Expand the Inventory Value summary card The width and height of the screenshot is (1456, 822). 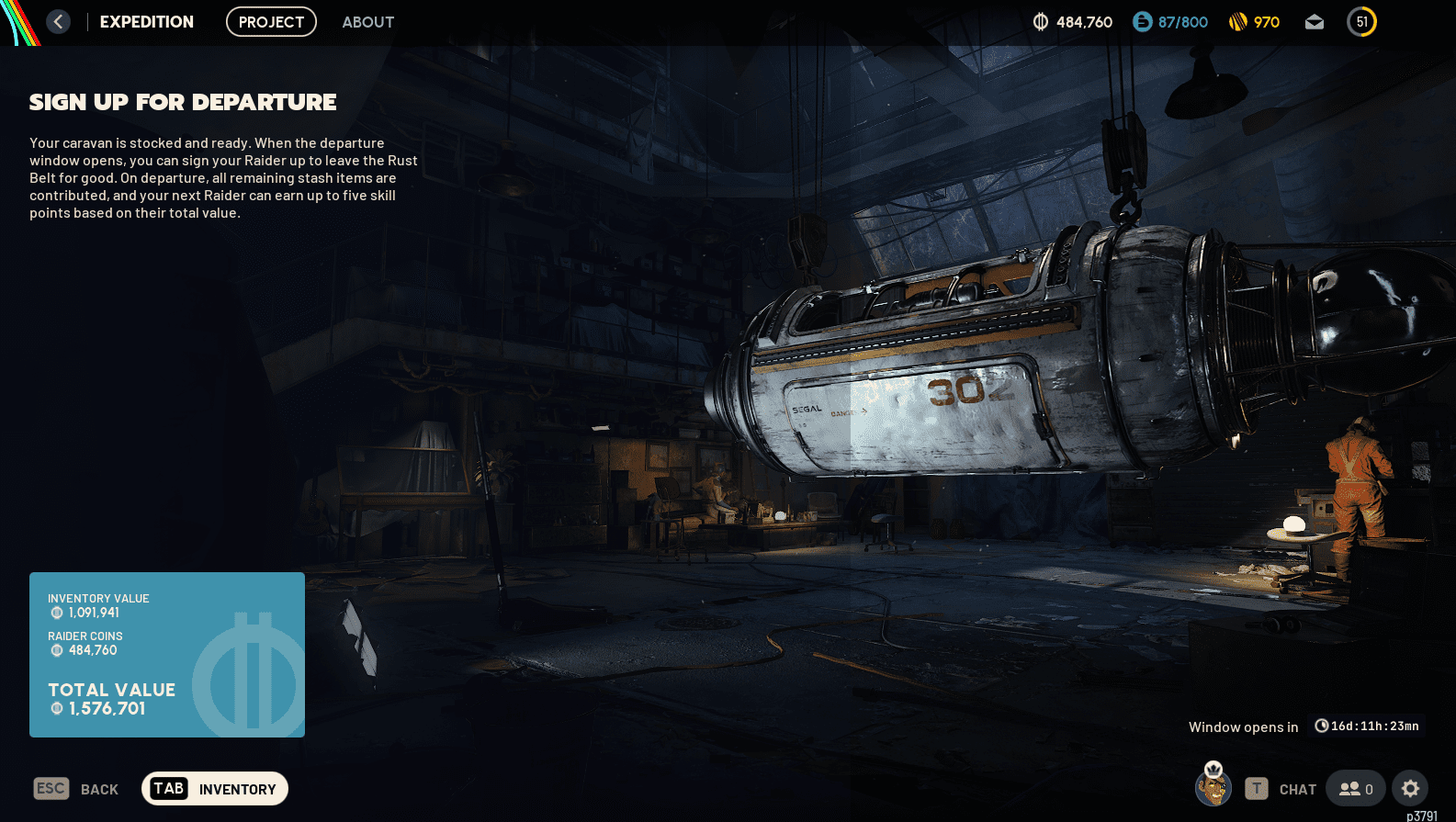click(x=166, y=654)
